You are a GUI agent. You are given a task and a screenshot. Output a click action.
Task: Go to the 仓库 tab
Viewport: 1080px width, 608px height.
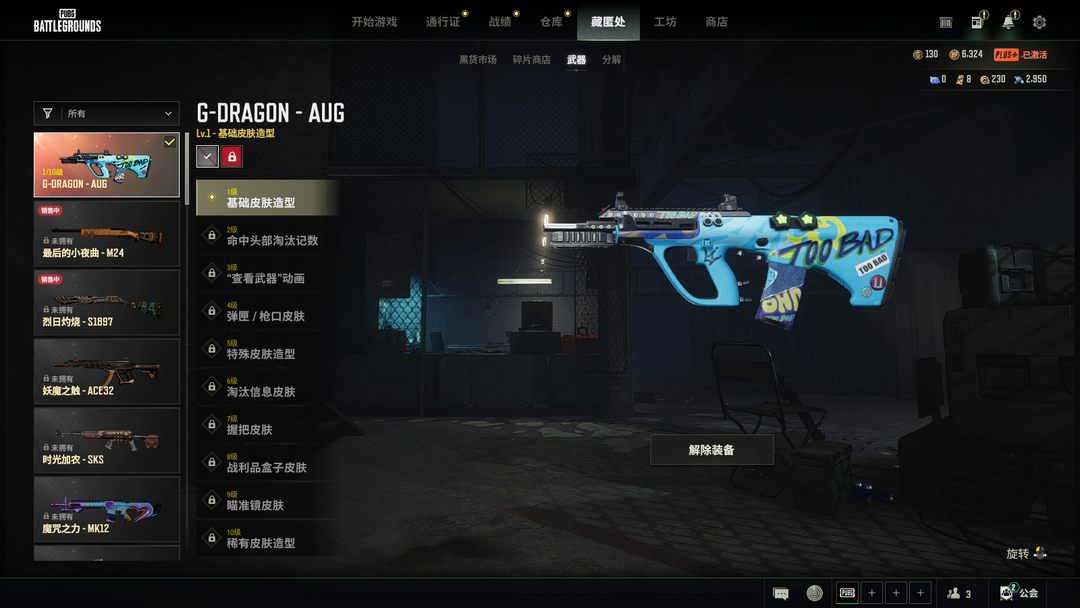(552, 22)
